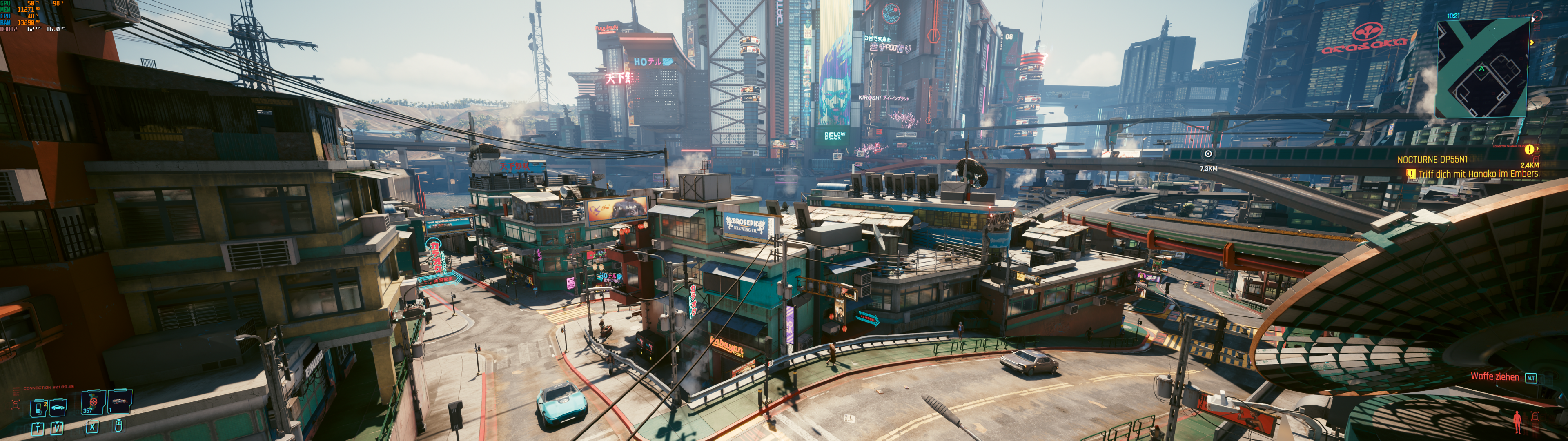This screenshot has width=1568, height=441.
Task: Click the red character stance silhouette
Action: pos(1517,421)
